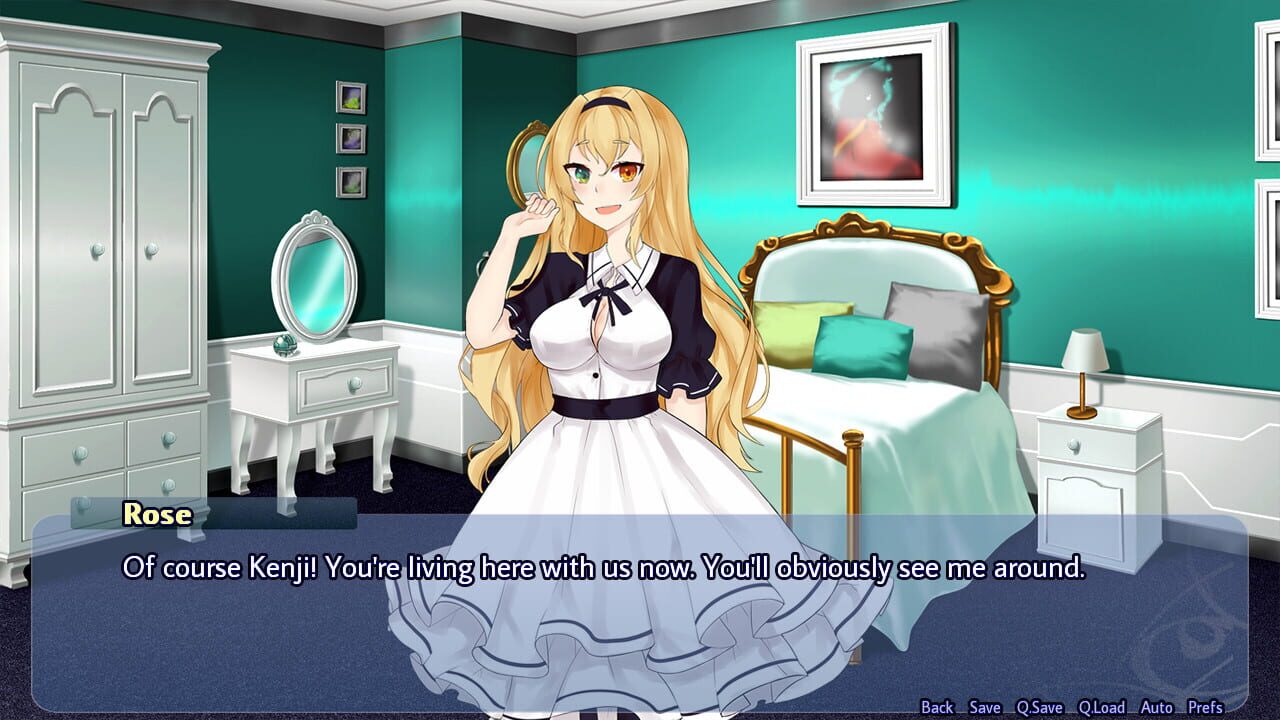This screenshot has width=1280, height=720.
Task: Perform a quick save with Q.Save
Action: [x=1039, y=706]
